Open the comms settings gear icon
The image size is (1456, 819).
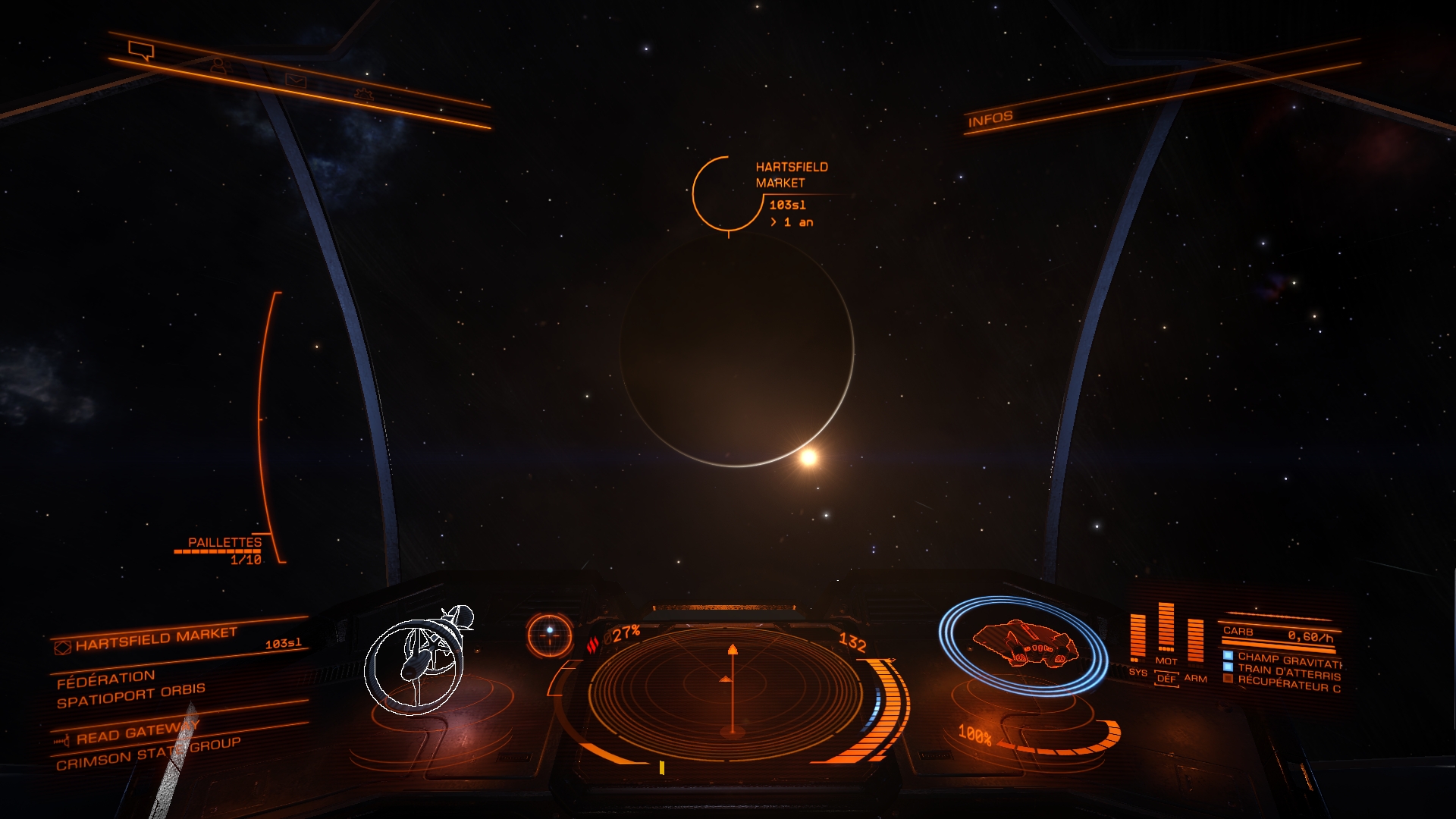tap(365, 95)
